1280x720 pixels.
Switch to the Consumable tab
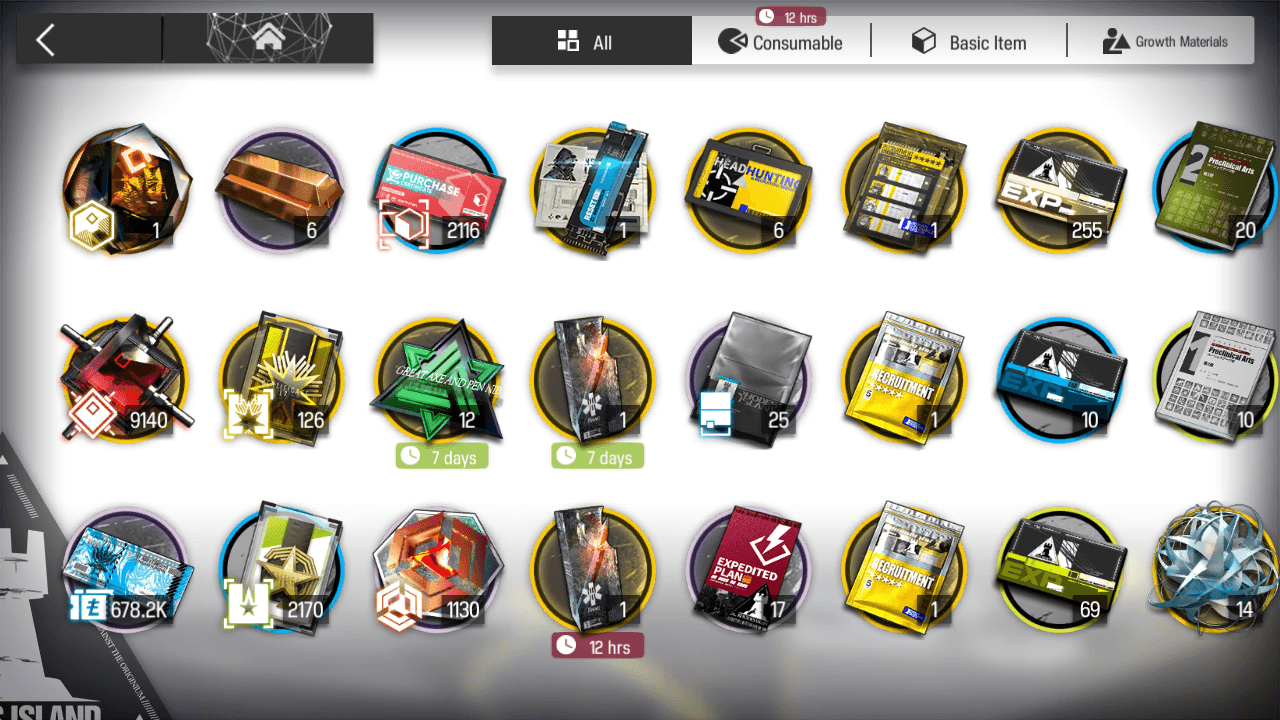coord(781,42)
